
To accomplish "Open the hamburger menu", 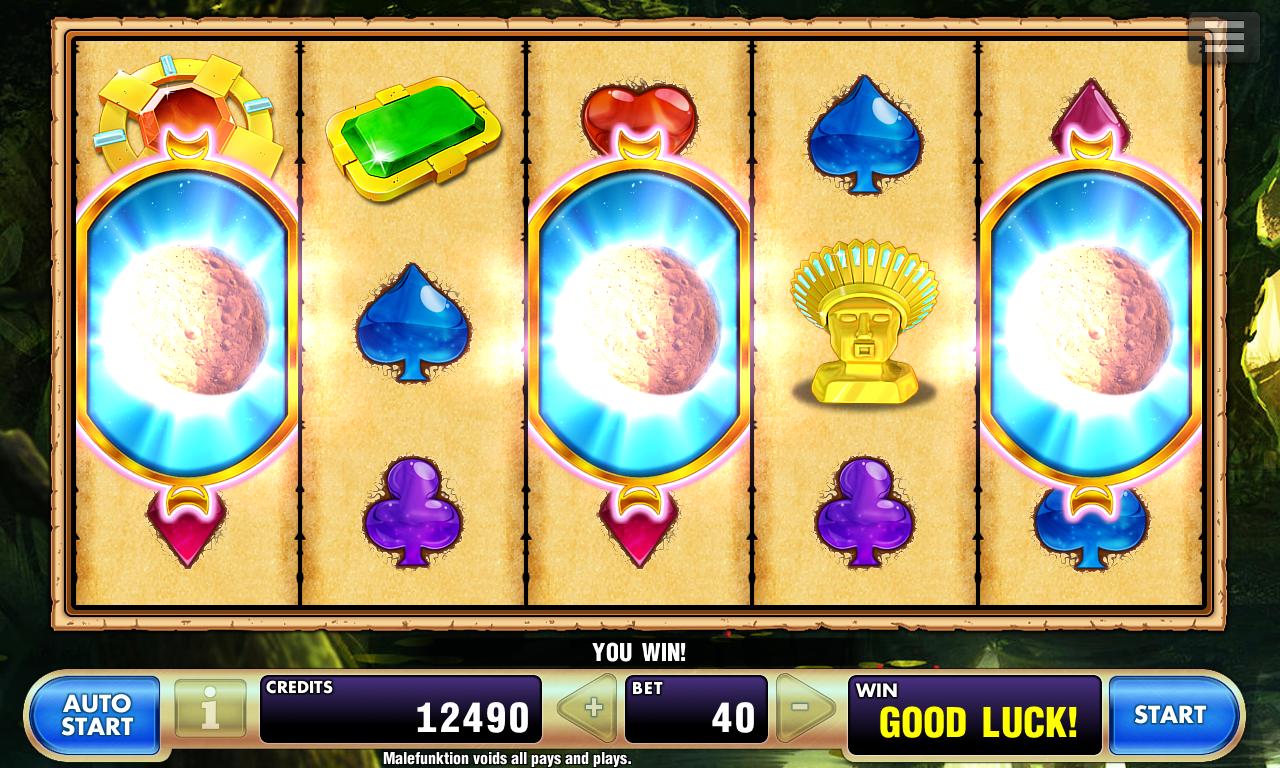I will coord(1224,38).
